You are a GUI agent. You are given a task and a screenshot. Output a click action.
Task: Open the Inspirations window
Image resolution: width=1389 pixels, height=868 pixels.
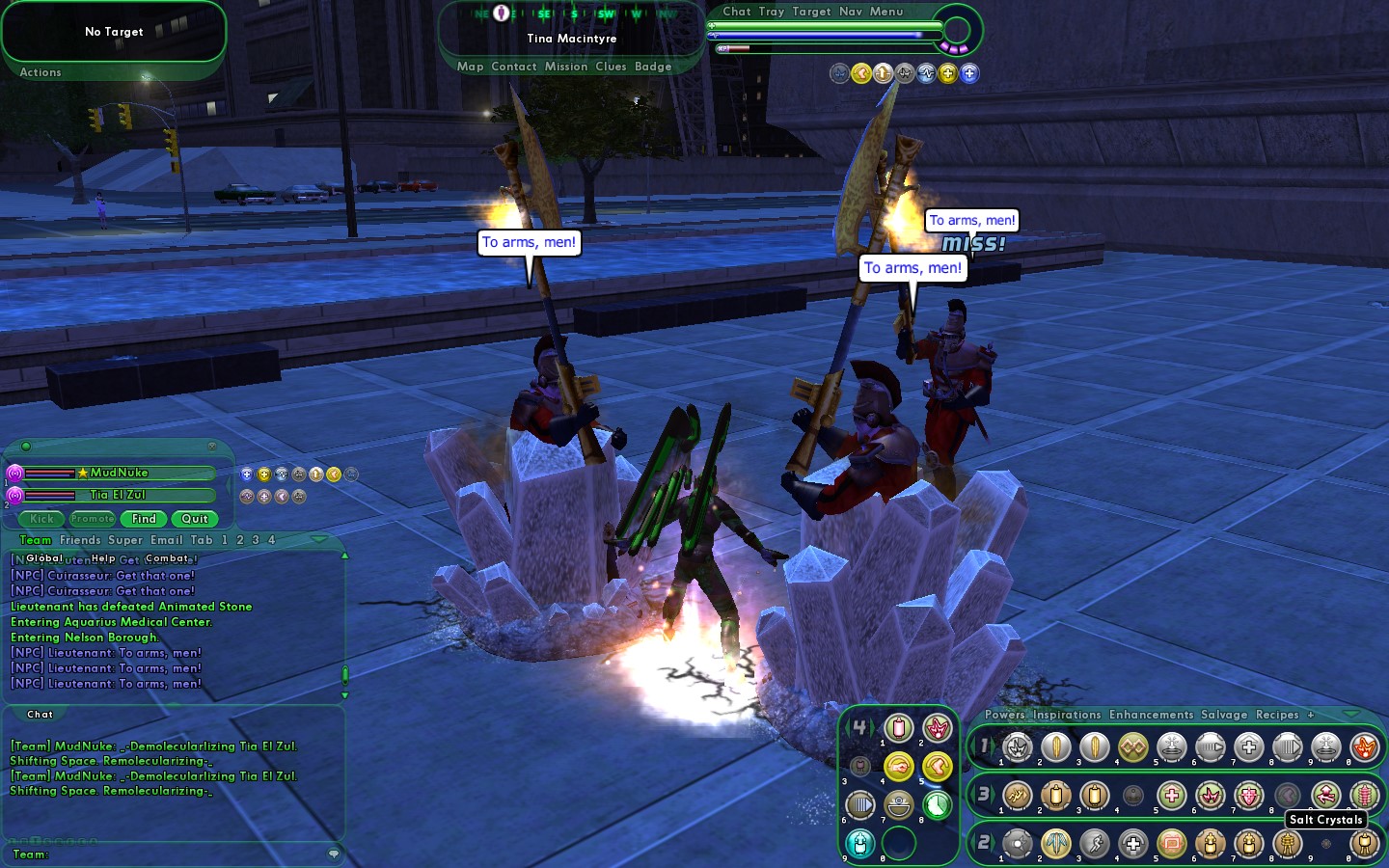[x=1066, y=715]
